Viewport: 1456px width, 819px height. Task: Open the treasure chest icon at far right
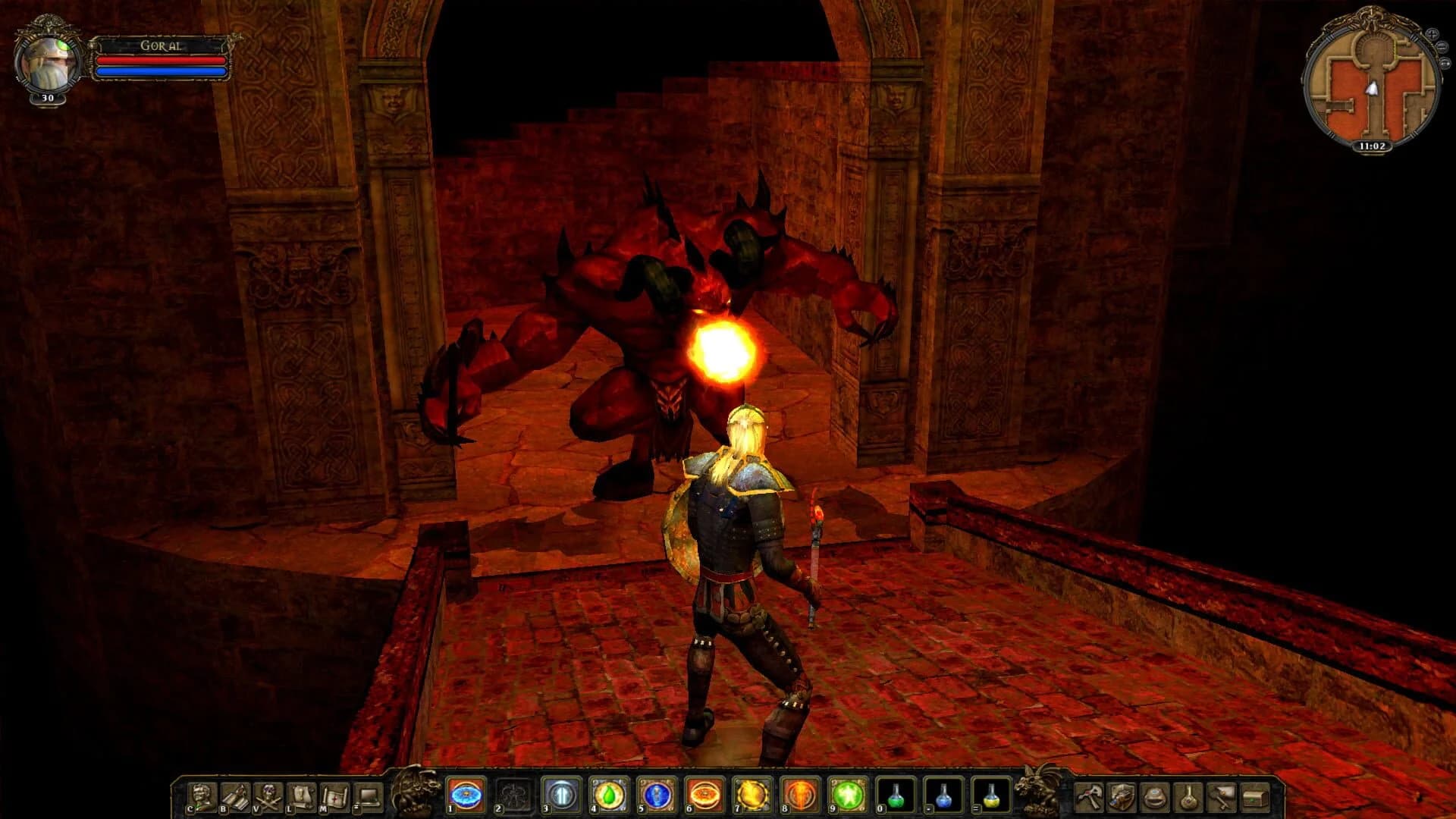click(1256, 796)
